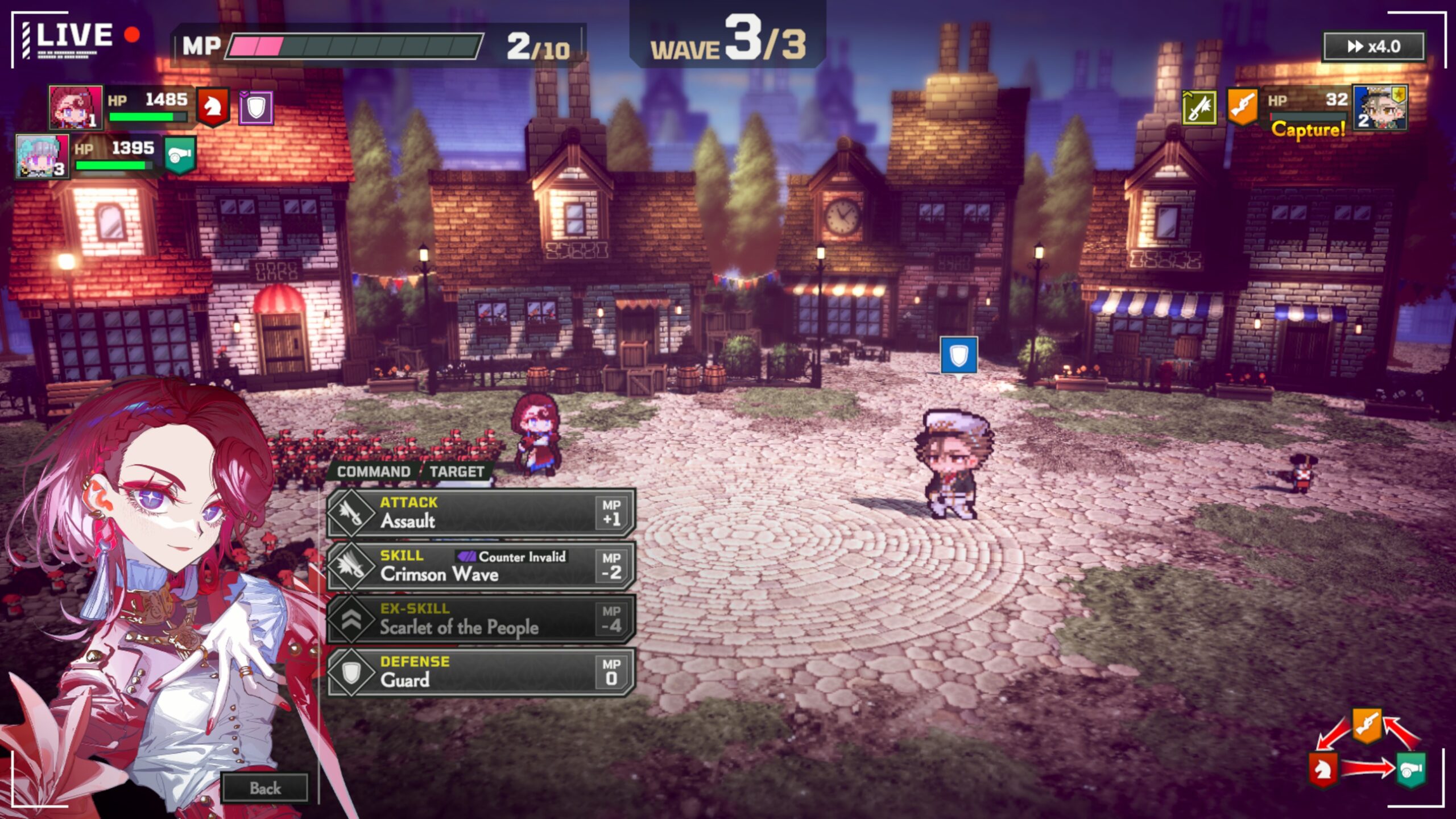This screenshot has height=819, width=1456.
Task: Toggle the x4.0 battle speed button
Action: 1373,47
